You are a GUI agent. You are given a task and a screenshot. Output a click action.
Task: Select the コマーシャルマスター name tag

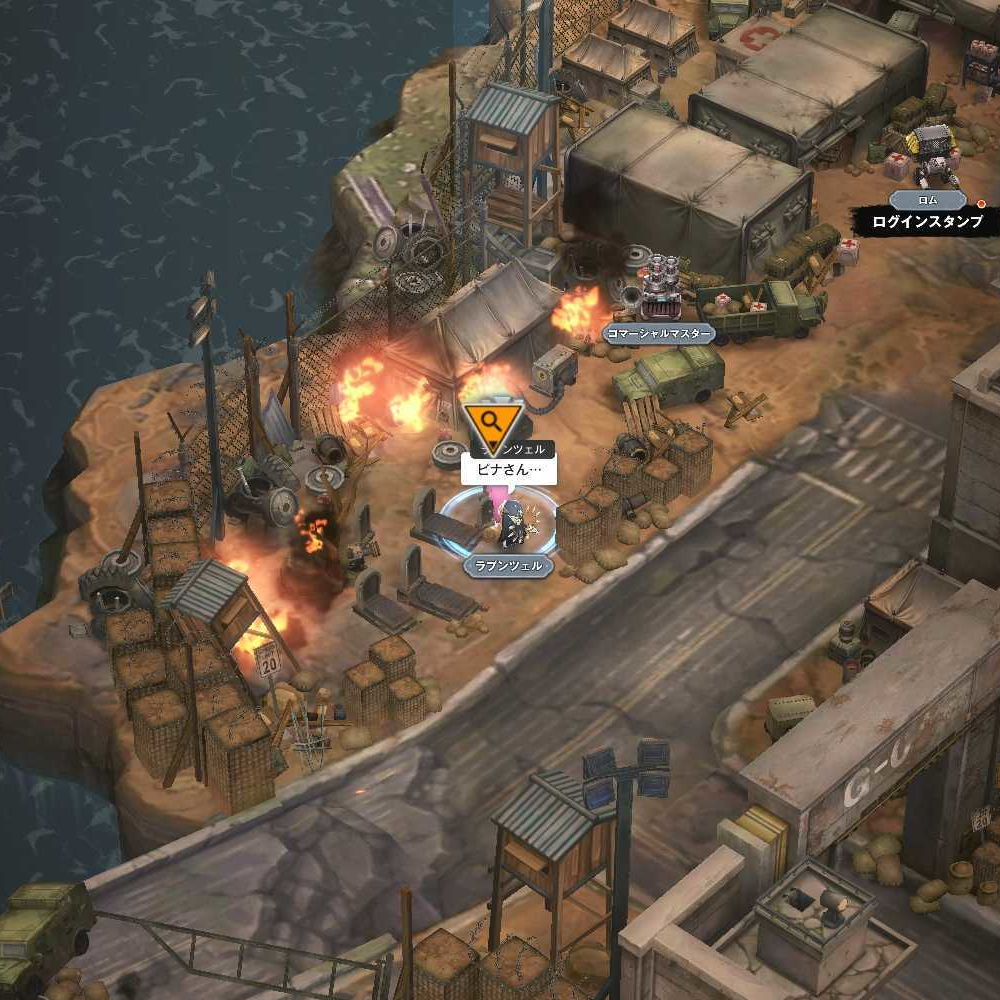[x=659, y=334]
